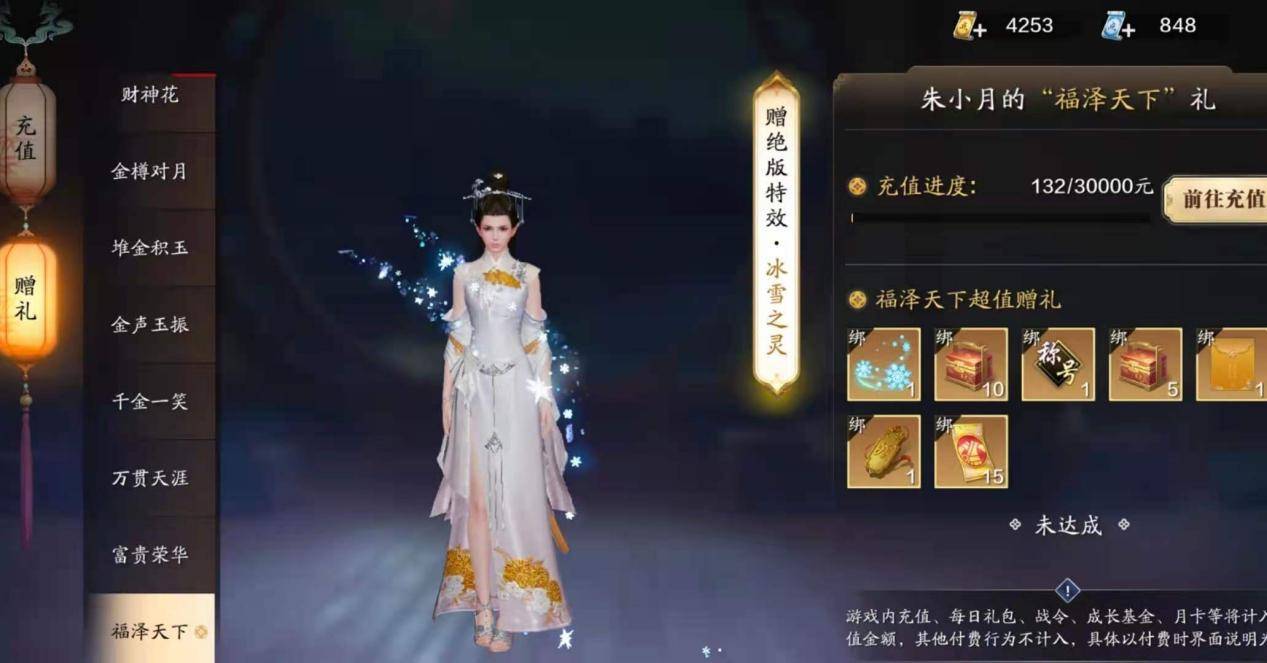Inspect the red chest reward with quantity 5
The width and height of the screenshot is (1267, 663).
coord(1145,364)
